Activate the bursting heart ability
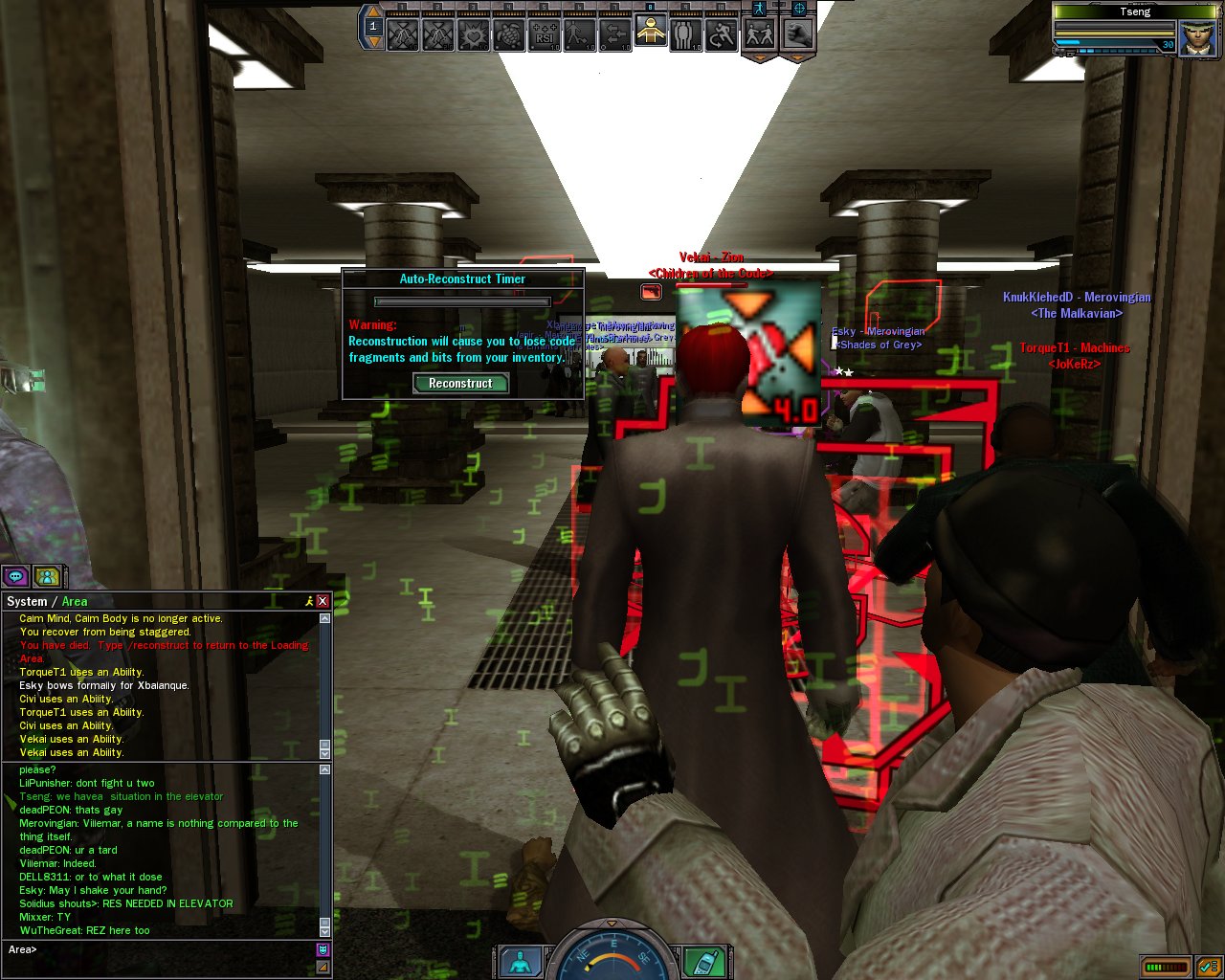 coord(474,35)
